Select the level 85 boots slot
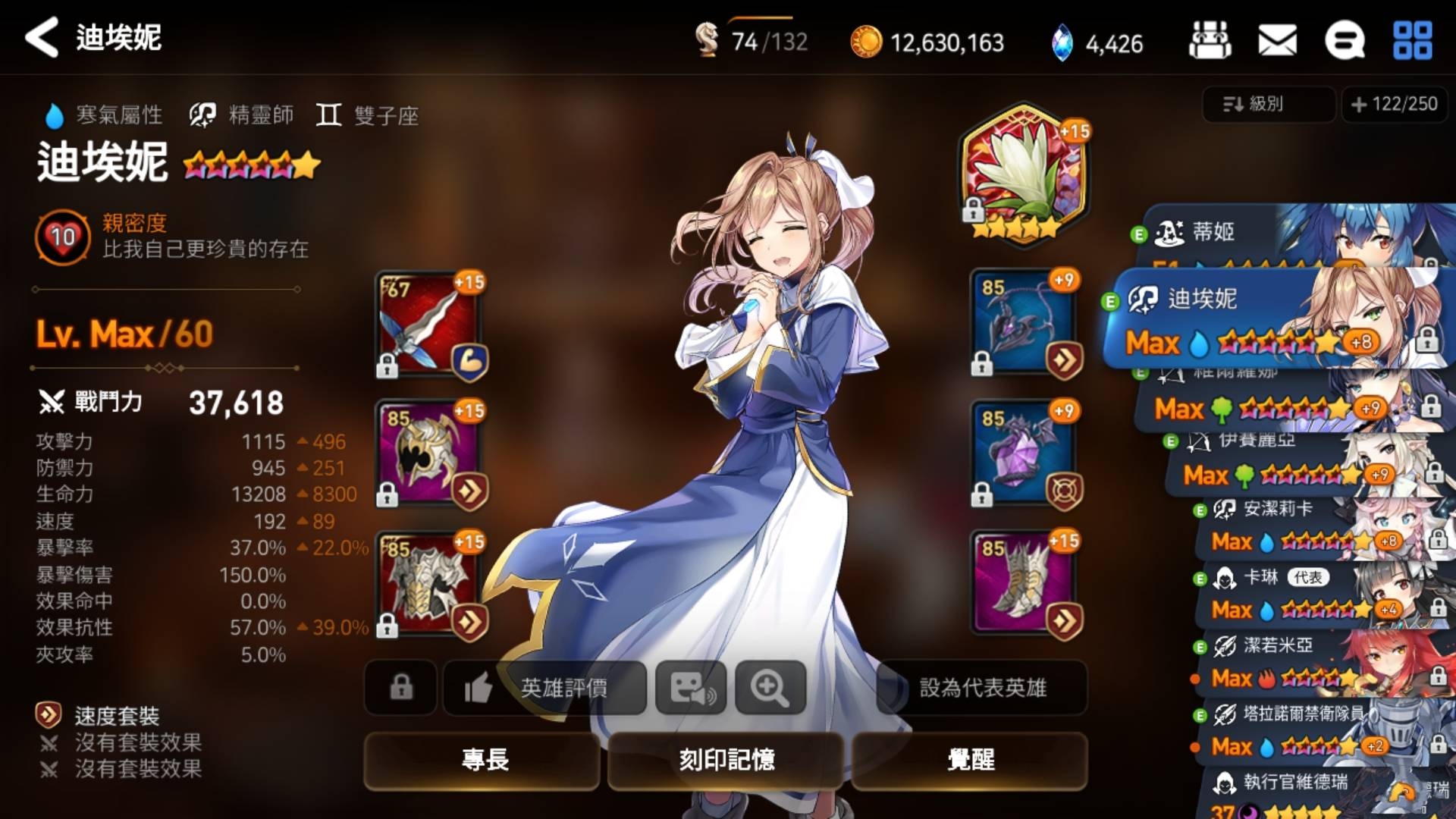This screenshot has width=1456, height=819. (1025, 583)
